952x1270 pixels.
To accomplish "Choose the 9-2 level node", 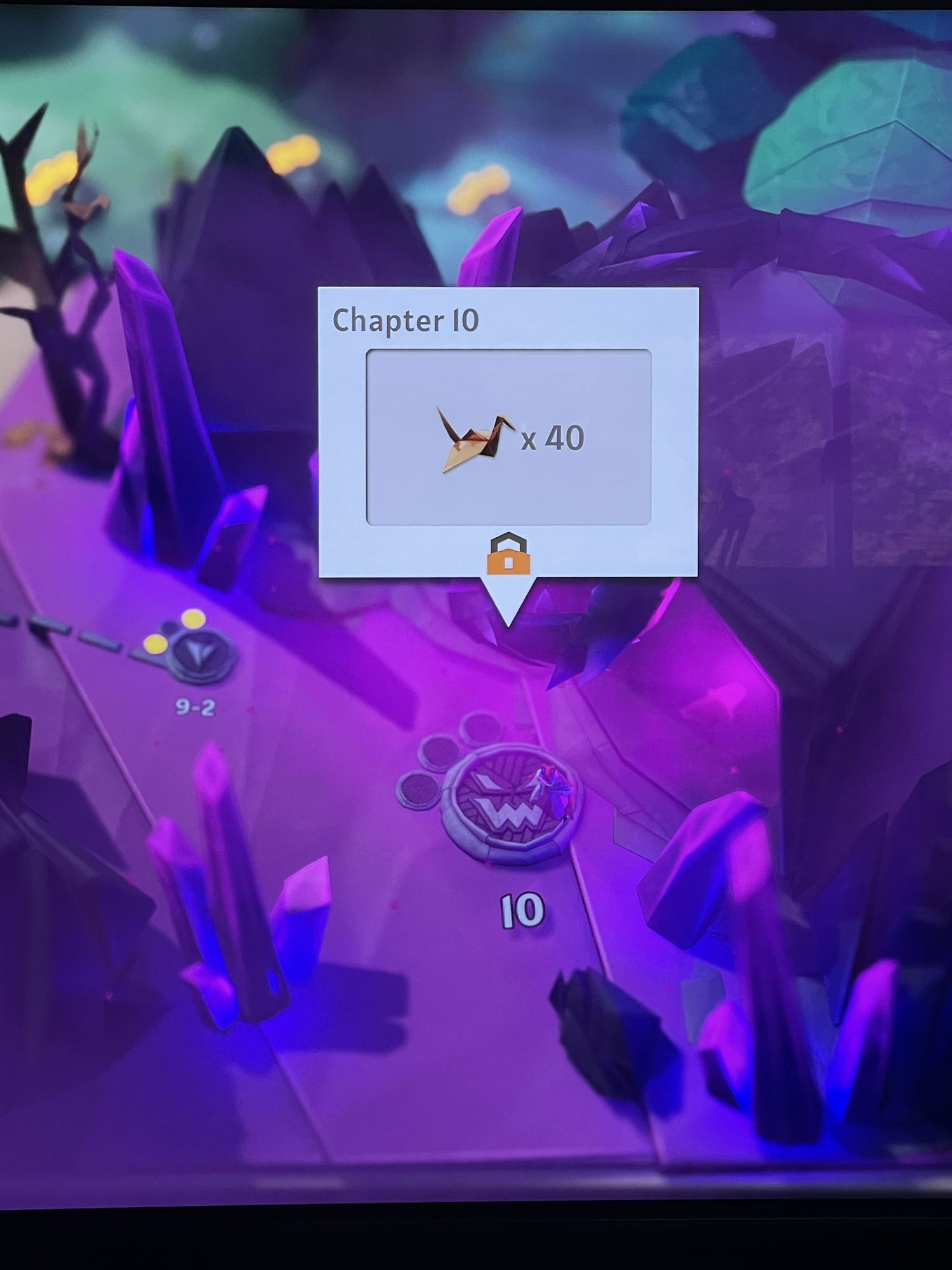I will click(x=200, y=654).
